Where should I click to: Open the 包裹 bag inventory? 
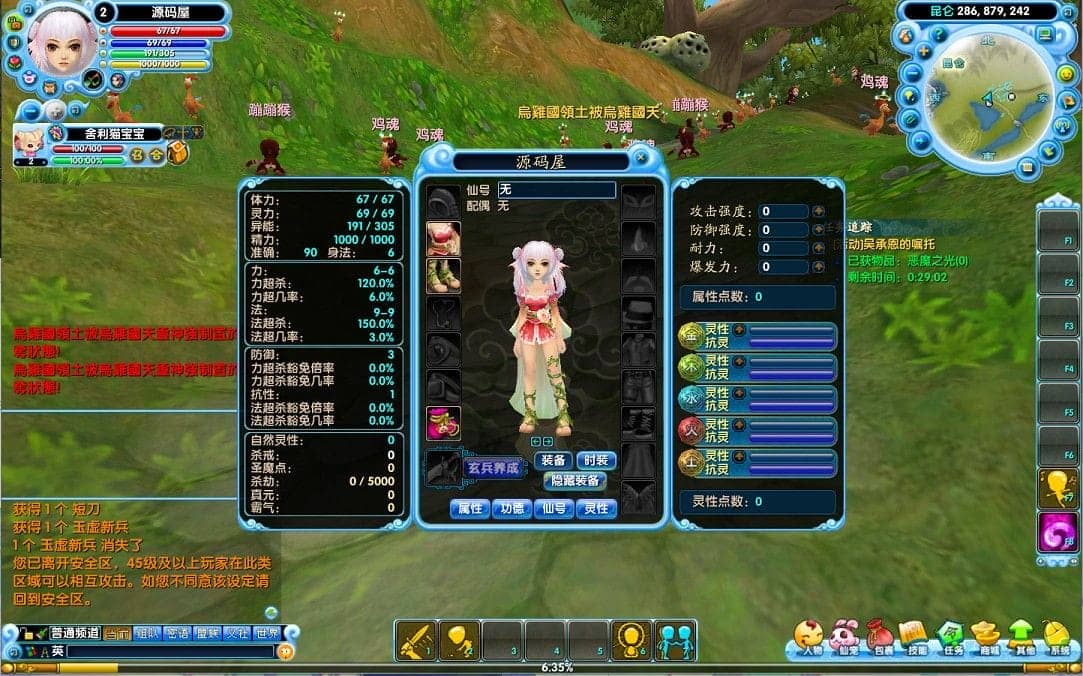pos(880,636)
